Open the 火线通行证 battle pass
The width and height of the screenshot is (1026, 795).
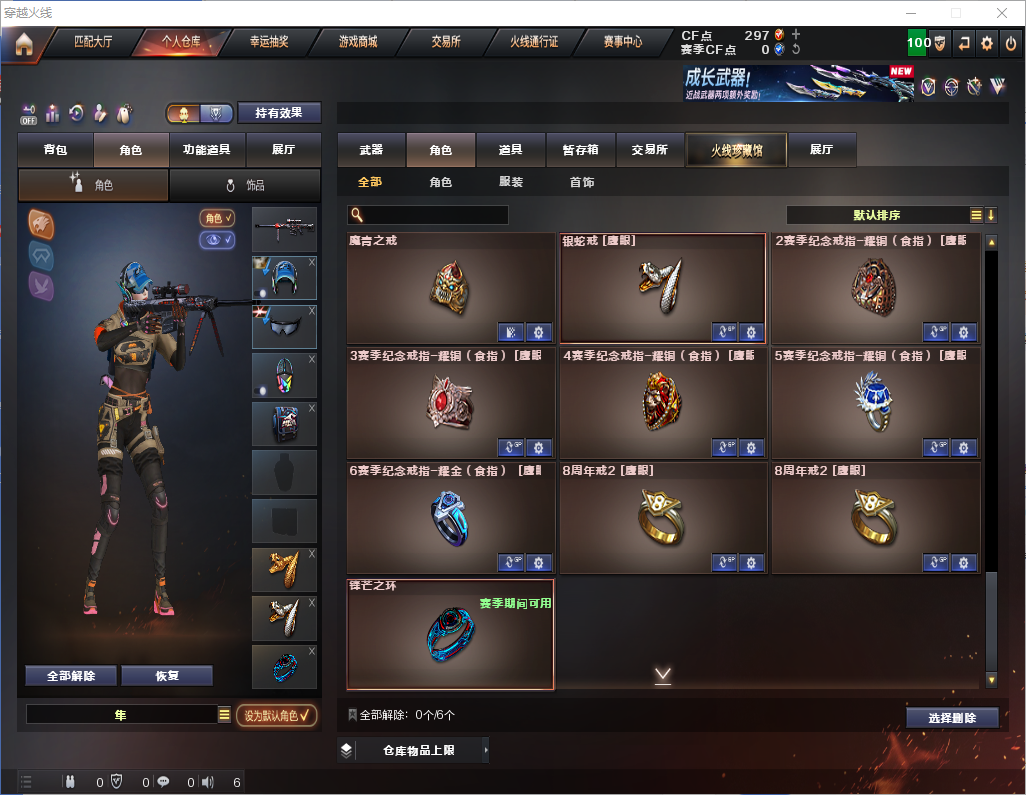coord(534,42)
